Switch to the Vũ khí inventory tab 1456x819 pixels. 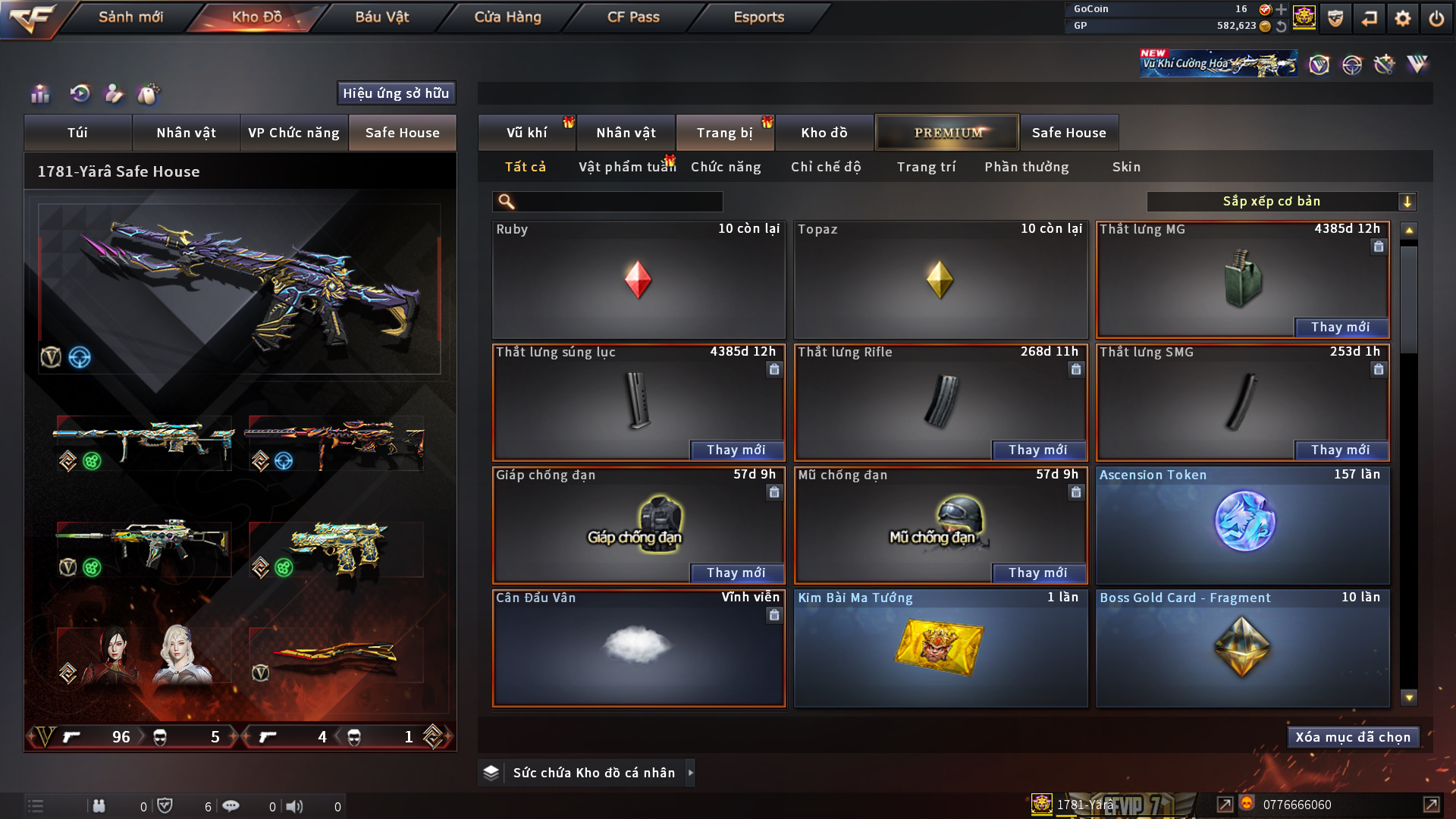(x=526, y=133)
